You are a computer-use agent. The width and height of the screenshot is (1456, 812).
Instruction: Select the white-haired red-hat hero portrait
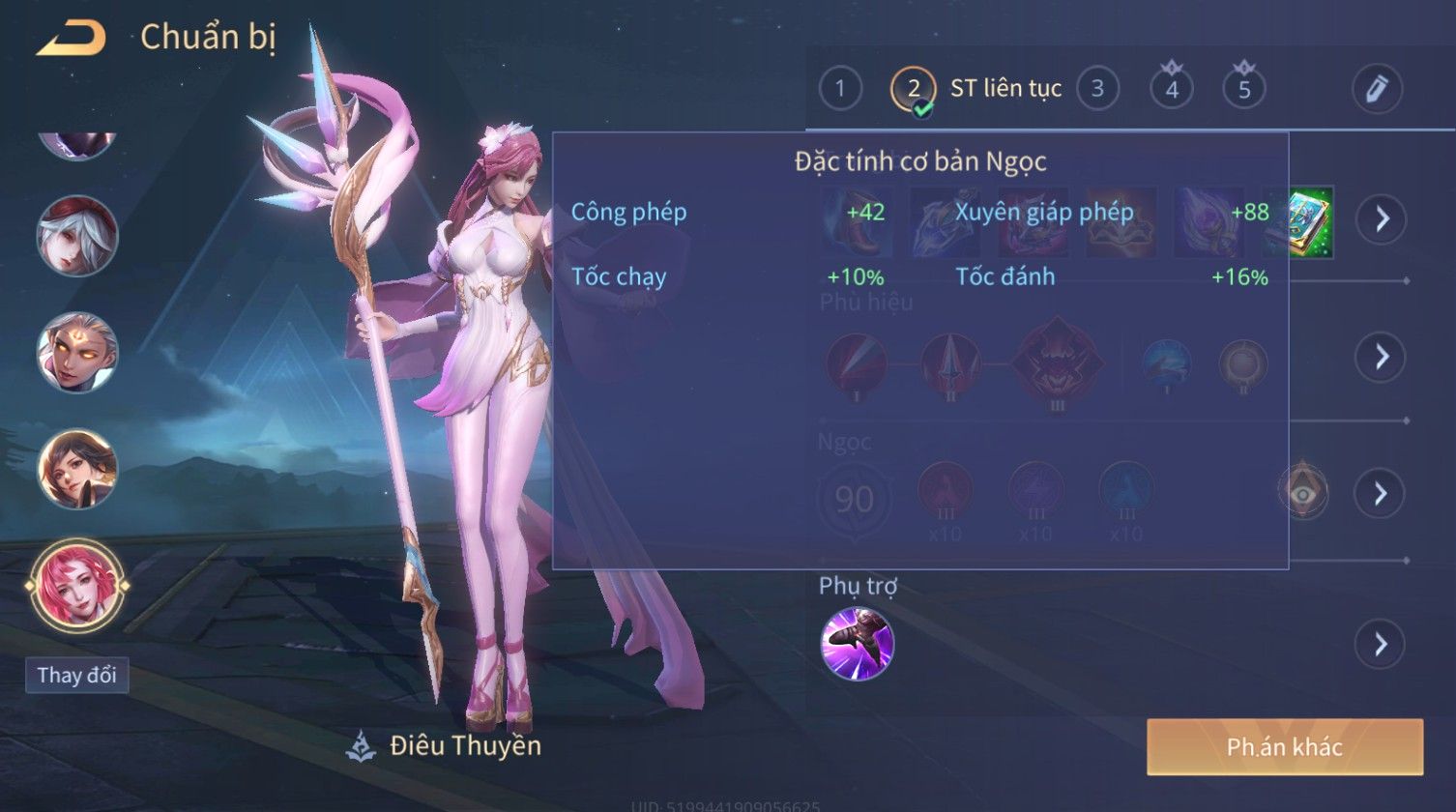[x=77, y=236]
